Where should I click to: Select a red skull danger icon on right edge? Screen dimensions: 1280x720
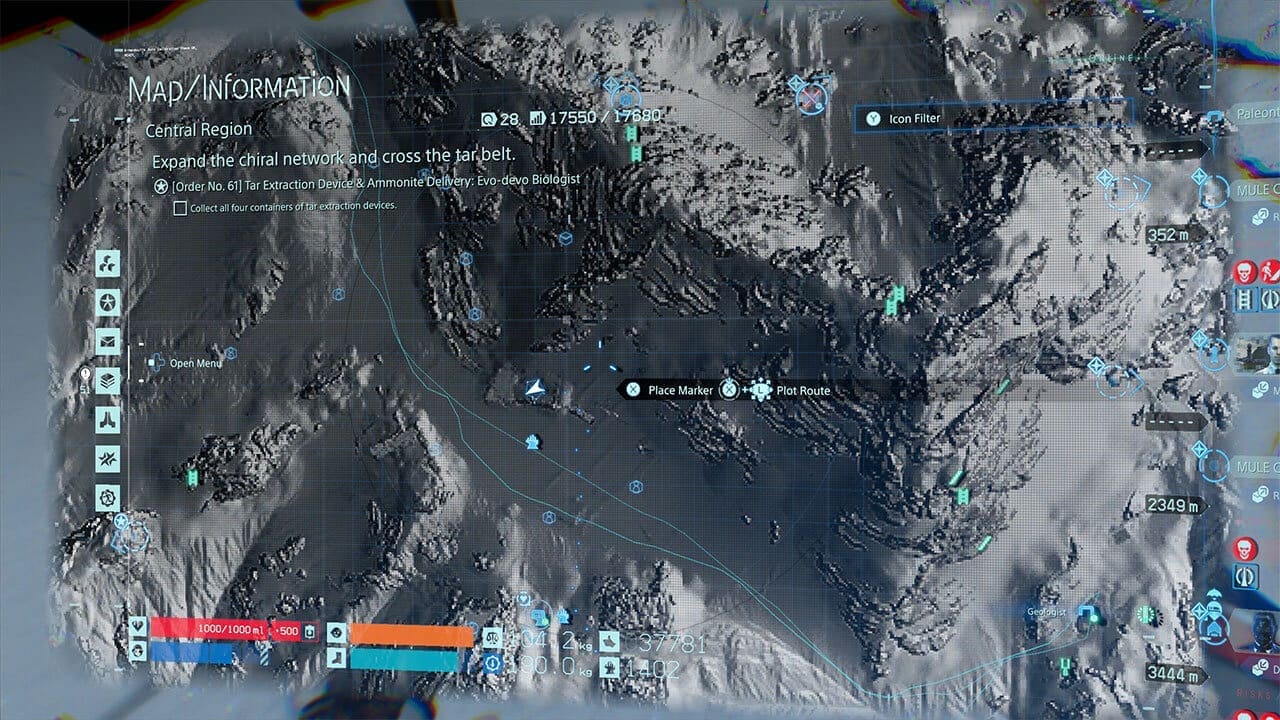[x=1243, y=272]
